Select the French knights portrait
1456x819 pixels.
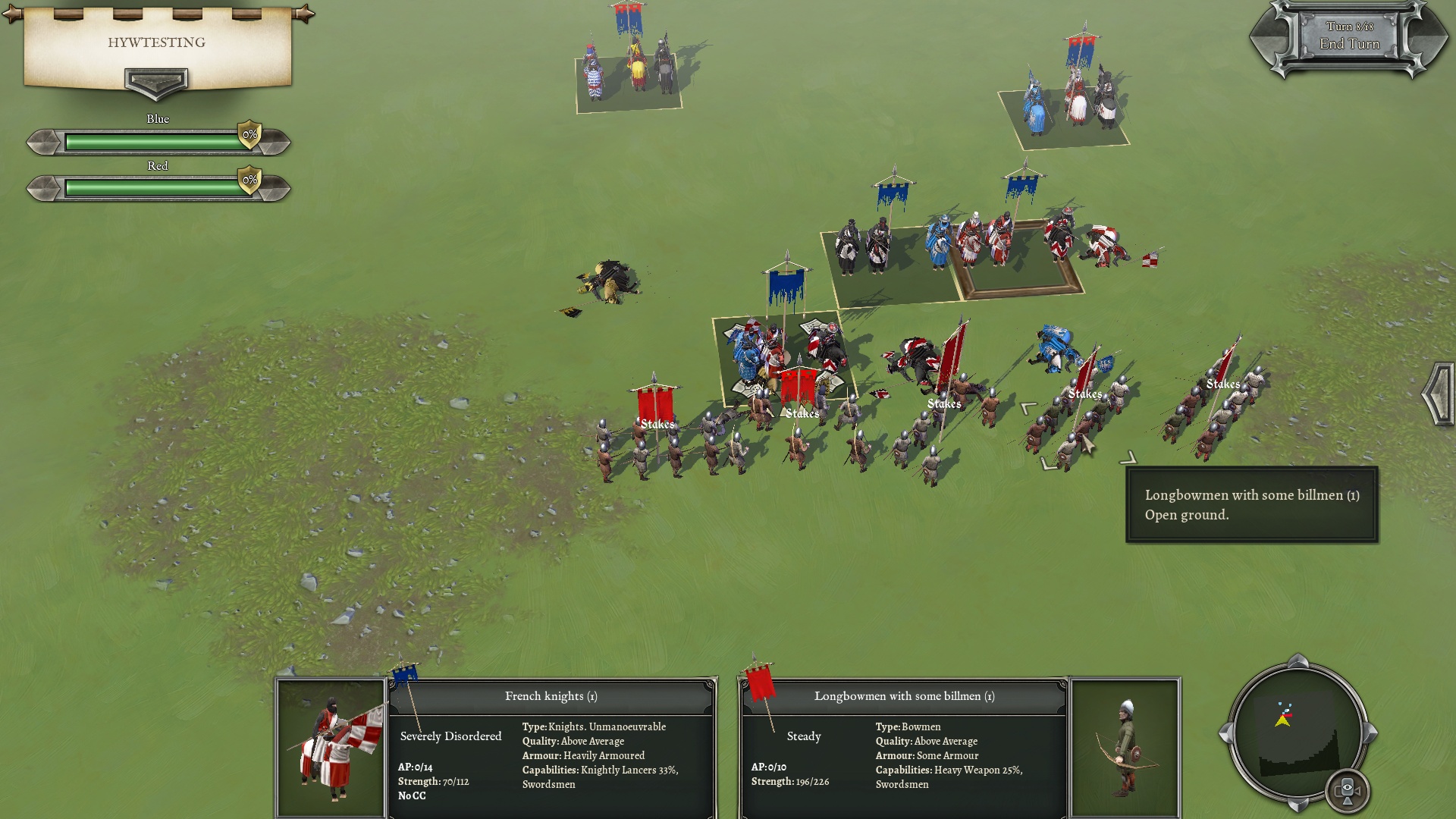click(331, 748)
